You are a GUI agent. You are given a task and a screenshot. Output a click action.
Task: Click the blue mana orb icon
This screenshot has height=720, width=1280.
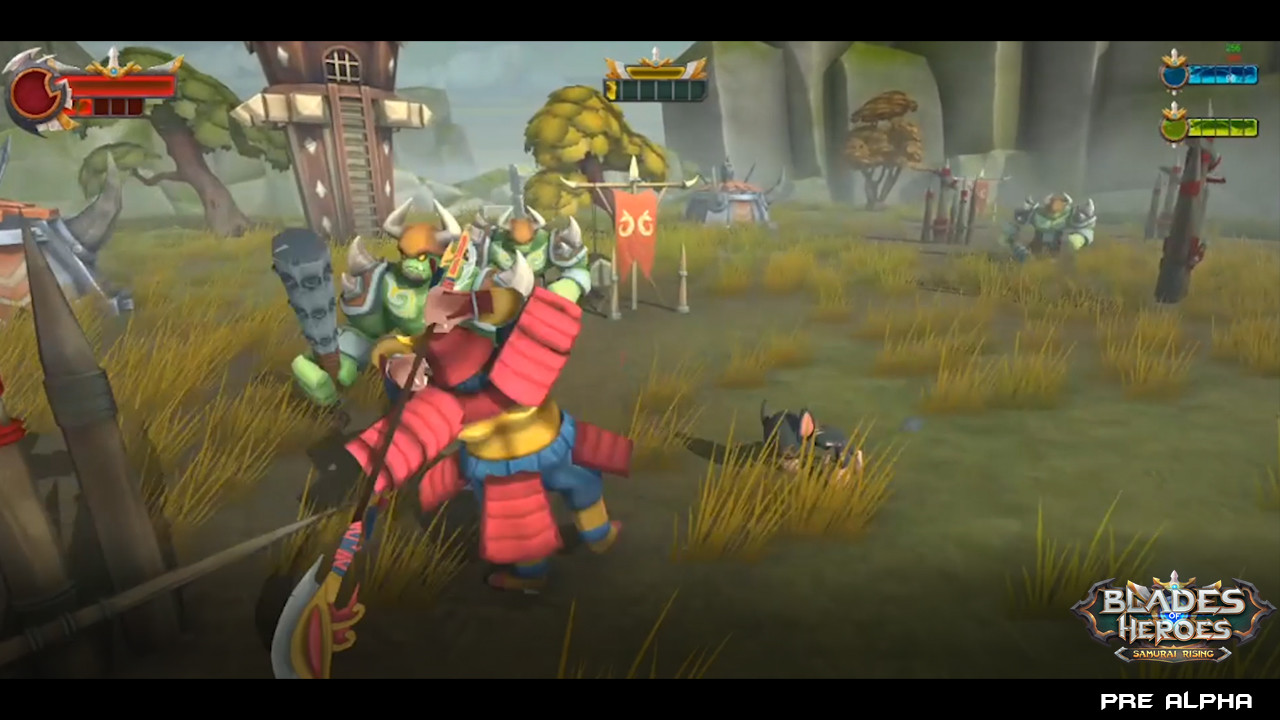[1174, 75]
